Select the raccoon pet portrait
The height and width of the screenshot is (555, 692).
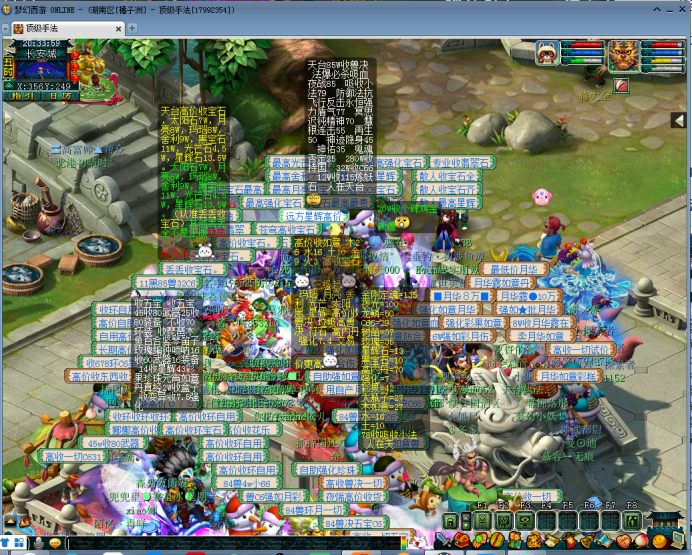[547, 52]
